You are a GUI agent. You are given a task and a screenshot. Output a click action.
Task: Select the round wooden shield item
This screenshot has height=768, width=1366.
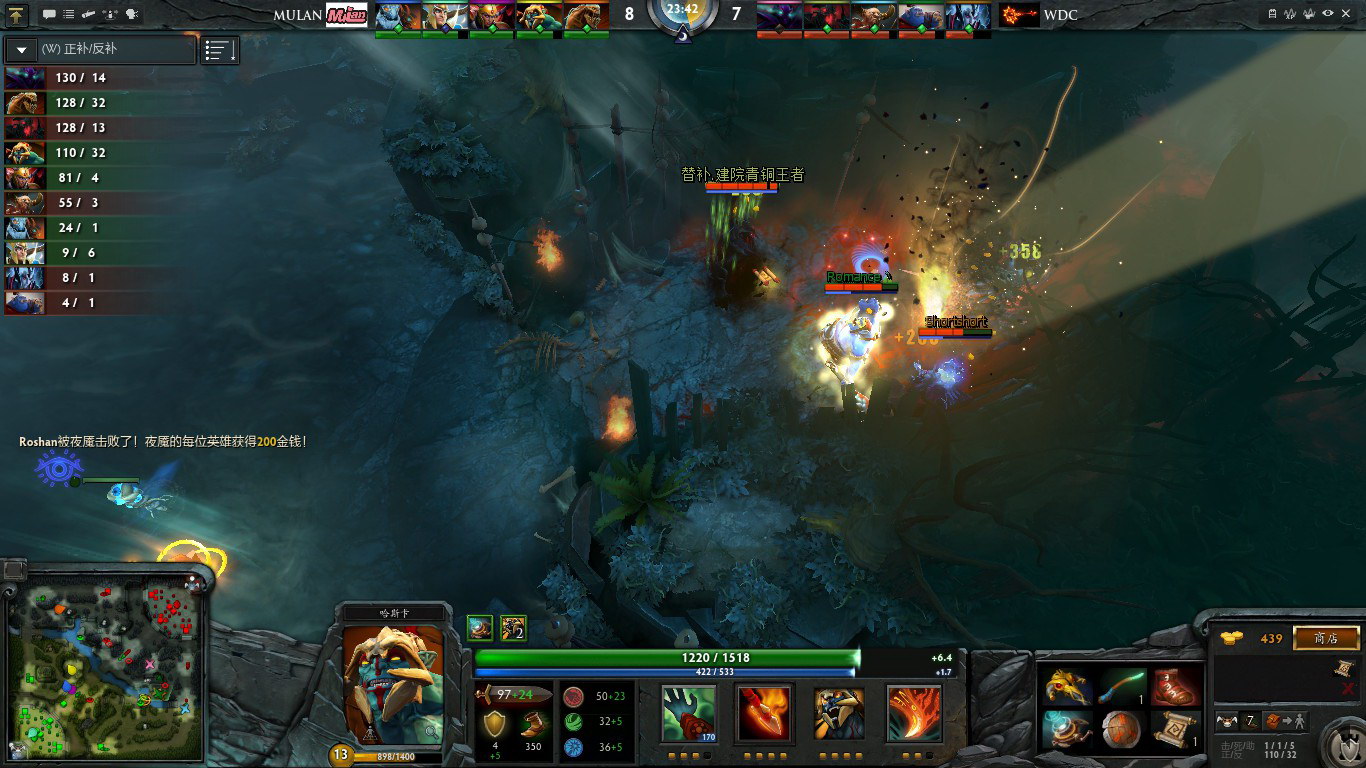tap(1122, 730)
